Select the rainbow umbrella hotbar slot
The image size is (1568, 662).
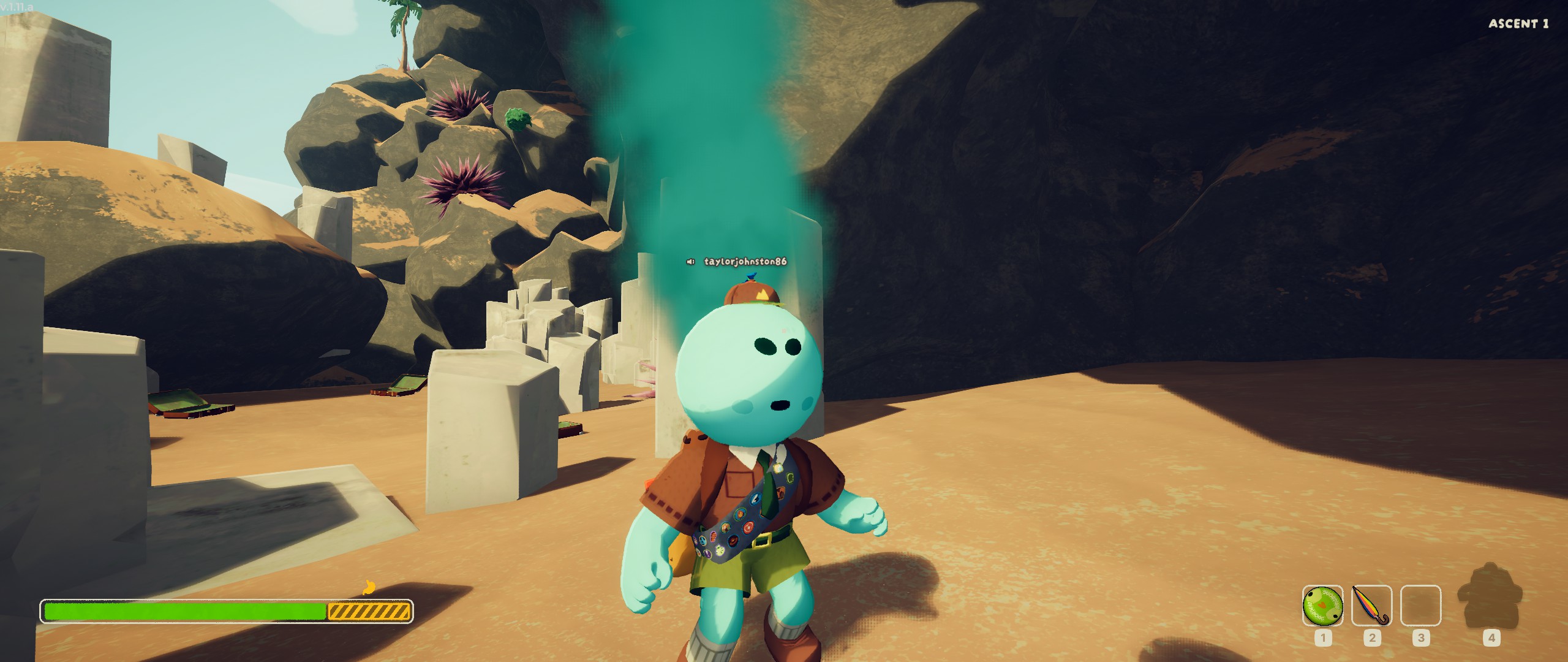click(1371, 606)
